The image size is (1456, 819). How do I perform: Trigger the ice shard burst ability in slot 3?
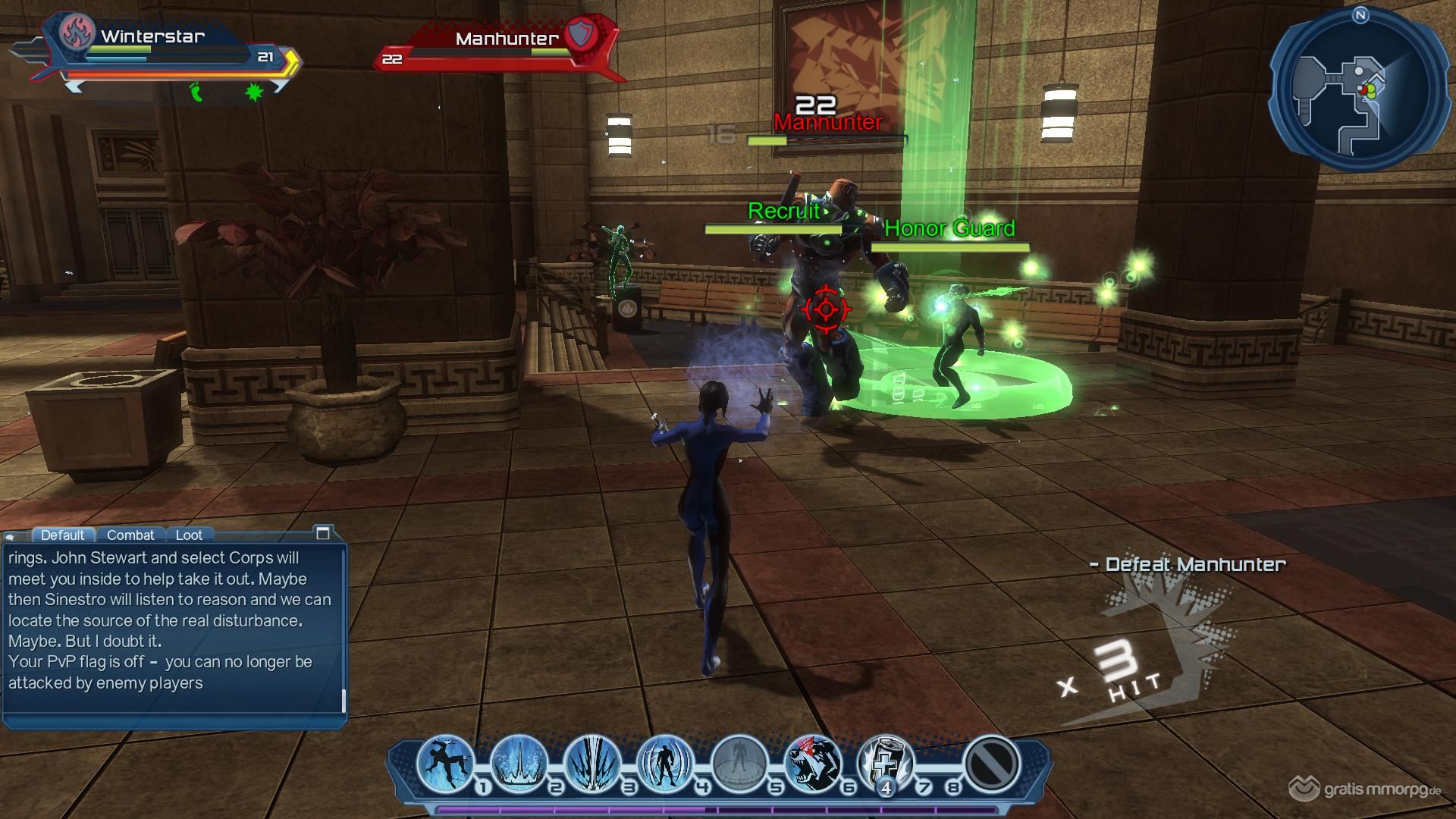coord(592,762)
